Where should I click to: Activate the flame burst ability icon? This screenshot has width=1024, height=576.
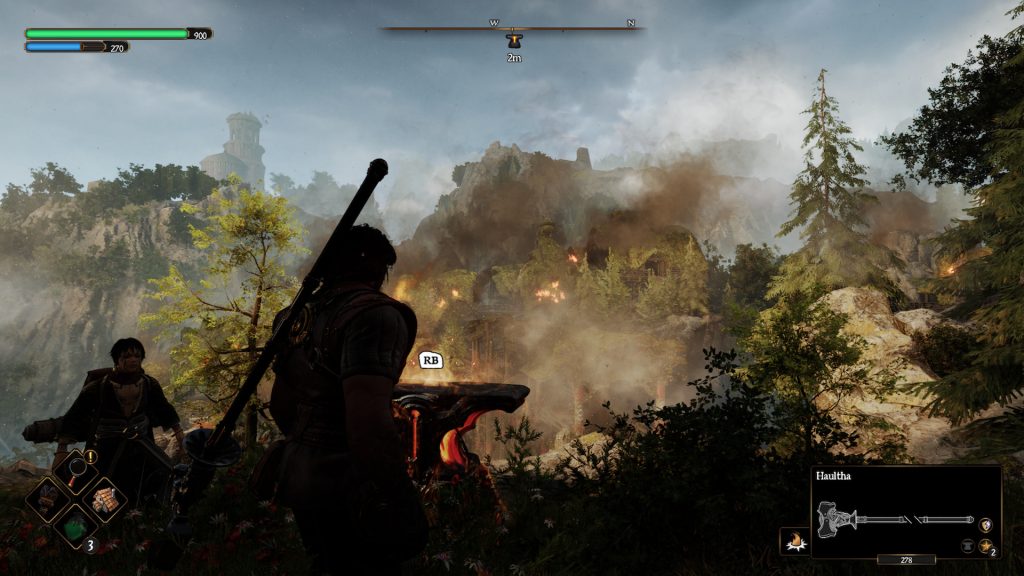794,542
